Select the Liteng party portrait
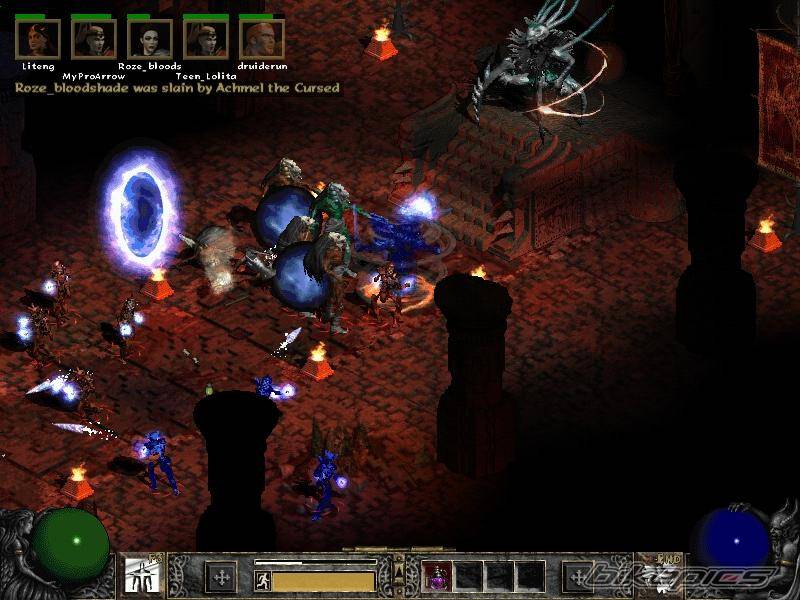 (38, 39)
